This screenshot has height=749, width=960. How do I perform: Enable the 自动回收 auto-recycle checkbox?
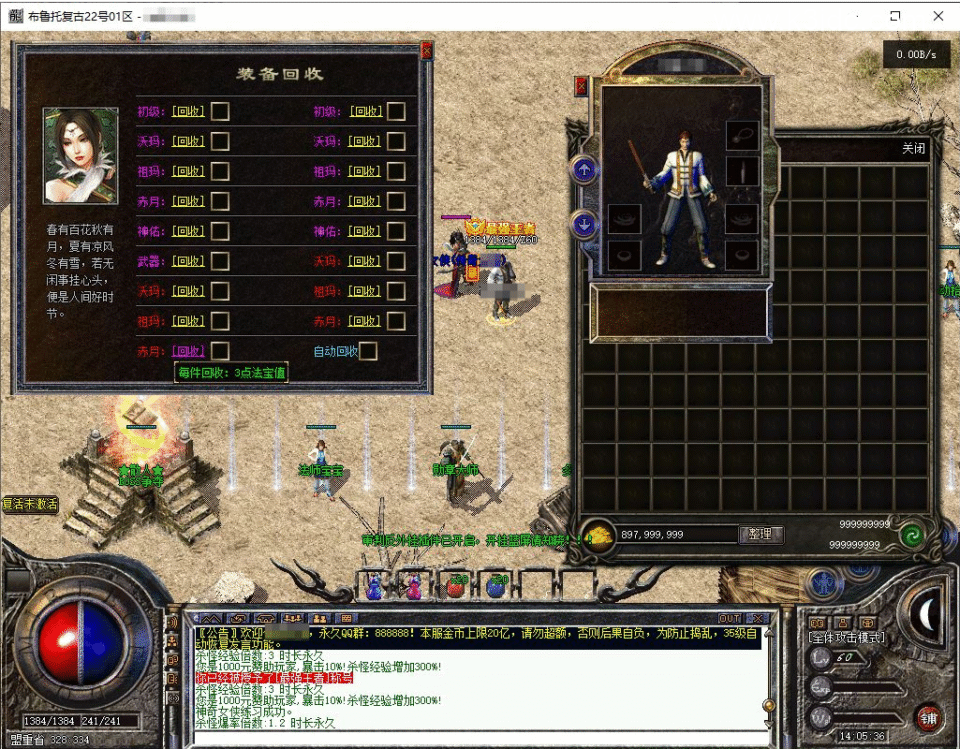coord(368,351)
